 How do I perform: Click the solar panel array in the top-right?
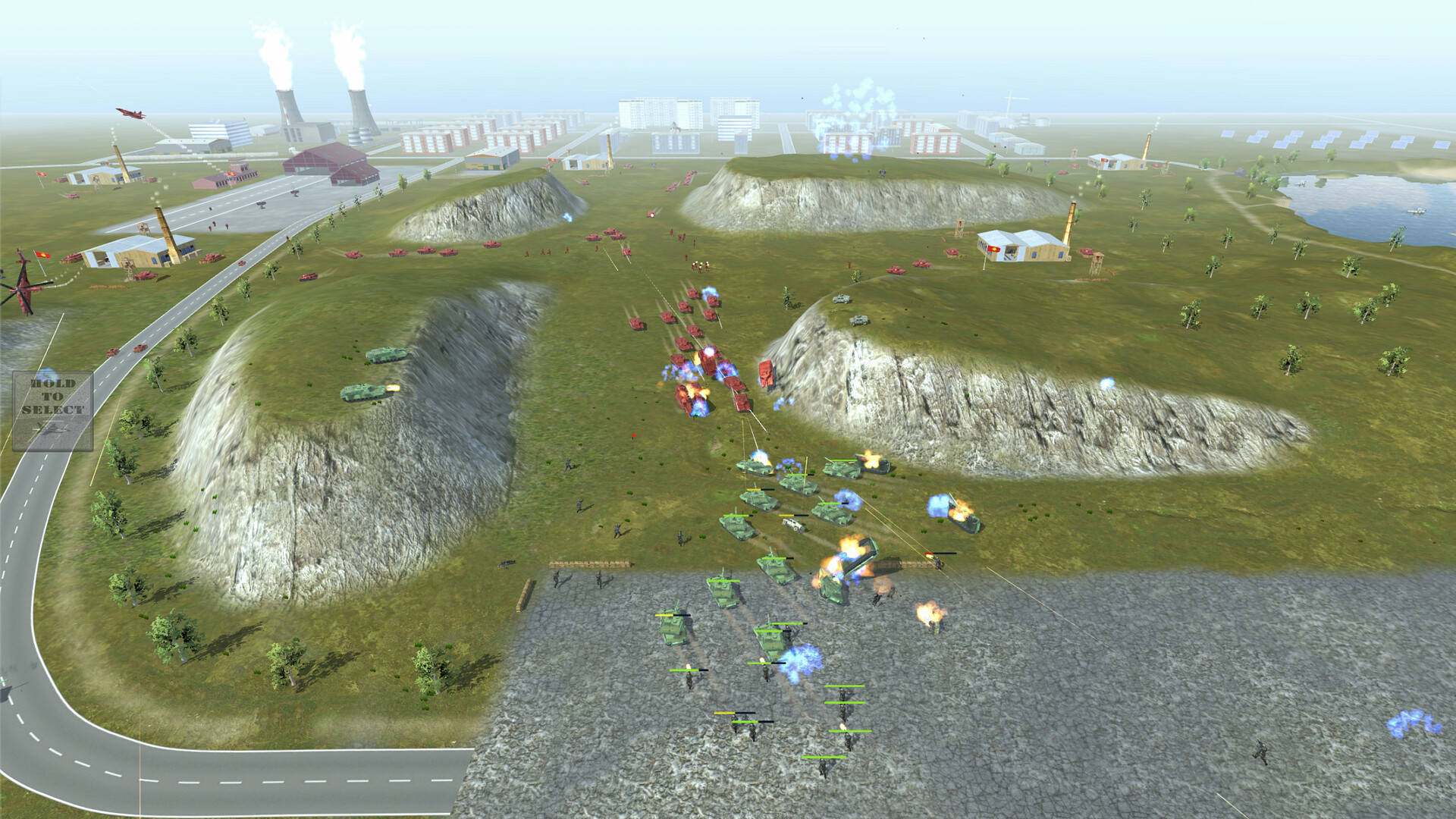pos(1327,140)
